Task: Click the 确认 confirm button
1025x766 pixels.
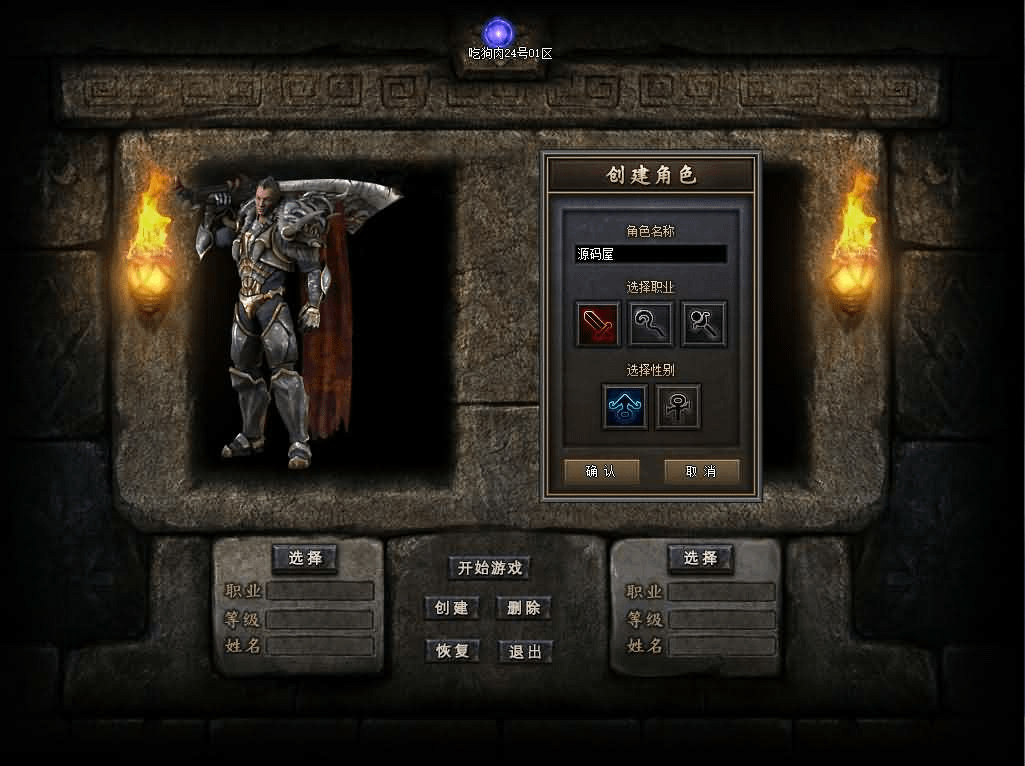Action: [x=601, y=472]
